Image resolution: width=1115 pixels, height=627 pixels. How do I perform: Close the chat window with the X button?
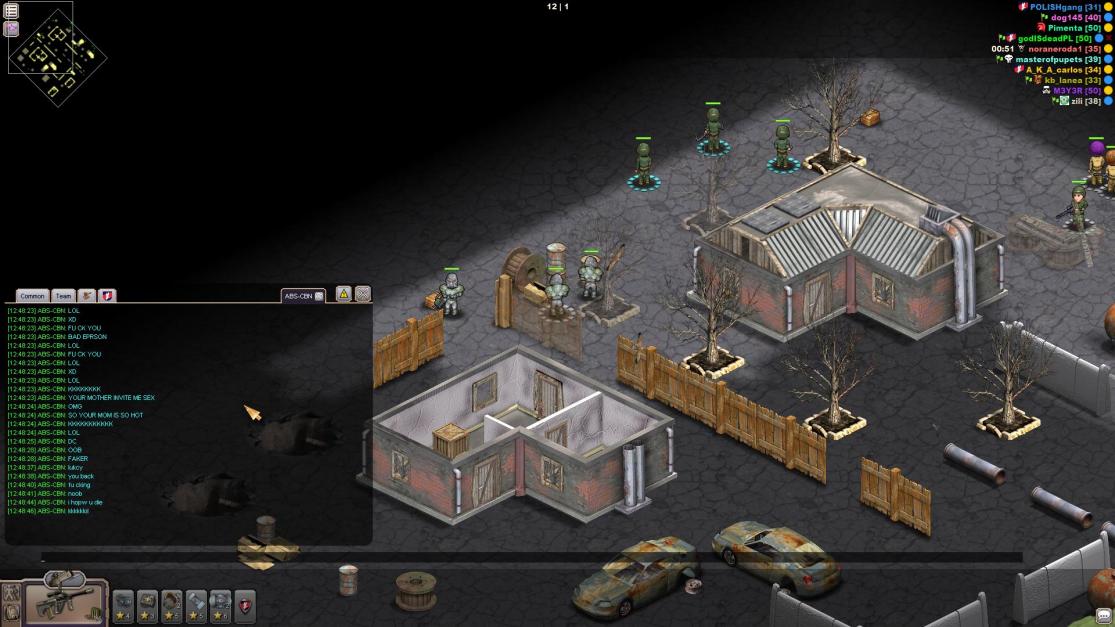click(x=363, y=294)
